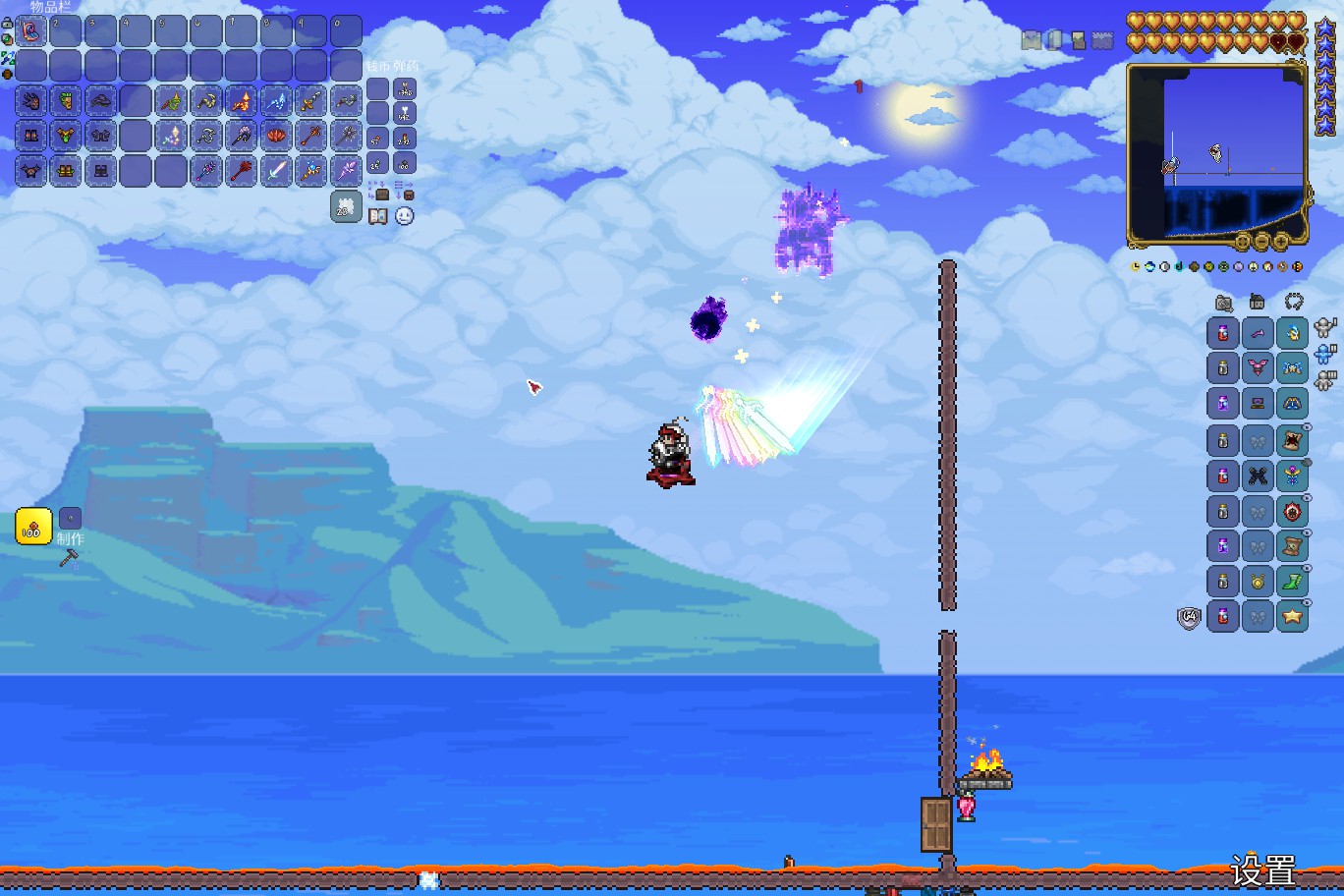
Task: Open the bestiary book icon
Action: 378,216
